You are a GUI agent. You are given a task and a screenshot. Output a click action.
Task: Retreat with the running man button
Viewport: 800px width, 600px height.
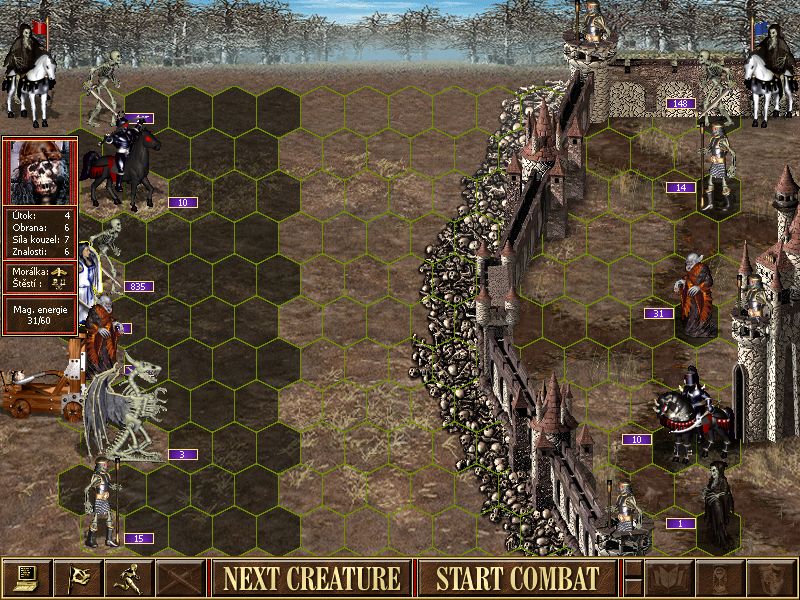[130, 578]
